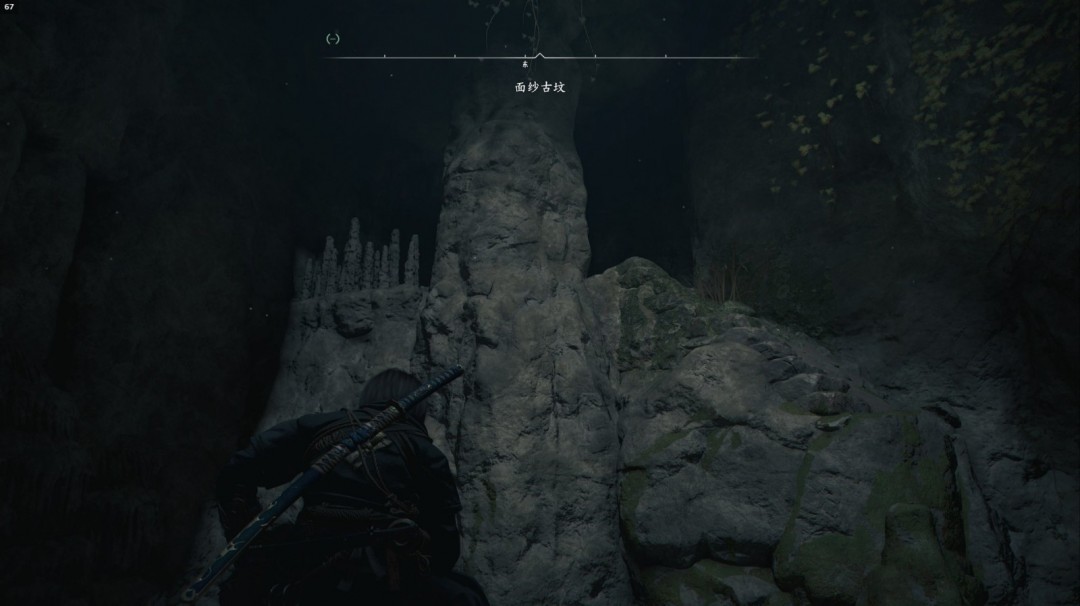Click the East (东) marker on the compass
This screenshot has height=606, width=1080.
525,66
